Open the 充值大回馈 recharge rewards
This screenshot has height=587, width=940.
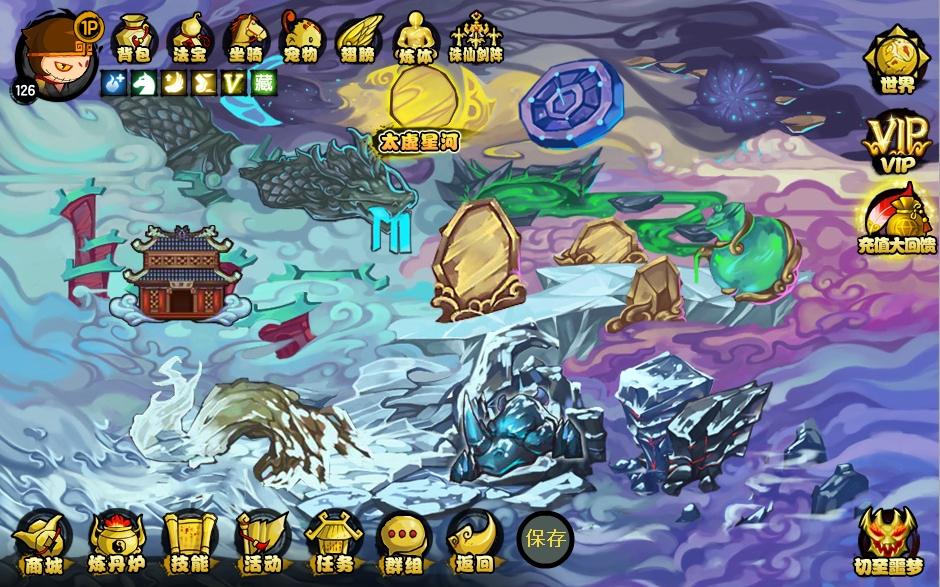tap(897, 221)
